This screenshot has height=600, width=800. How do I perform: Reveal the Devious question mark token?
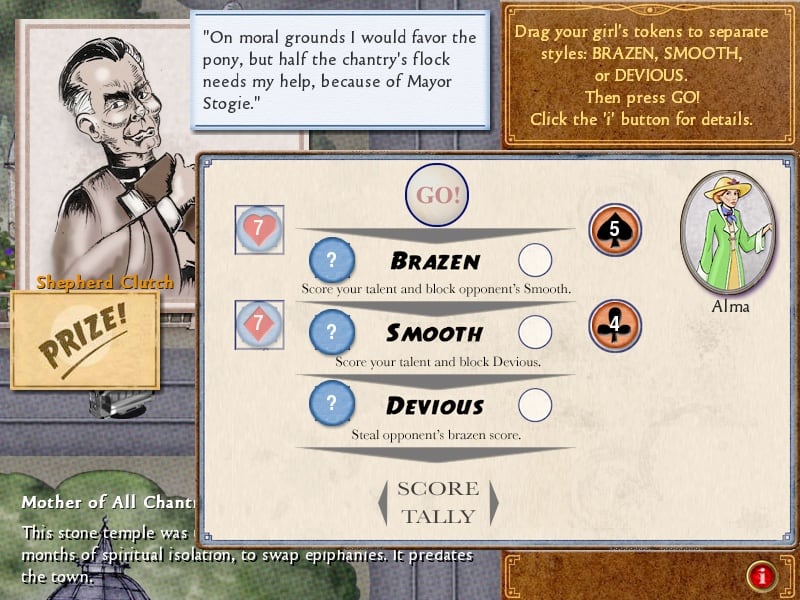tap(332, 405)
